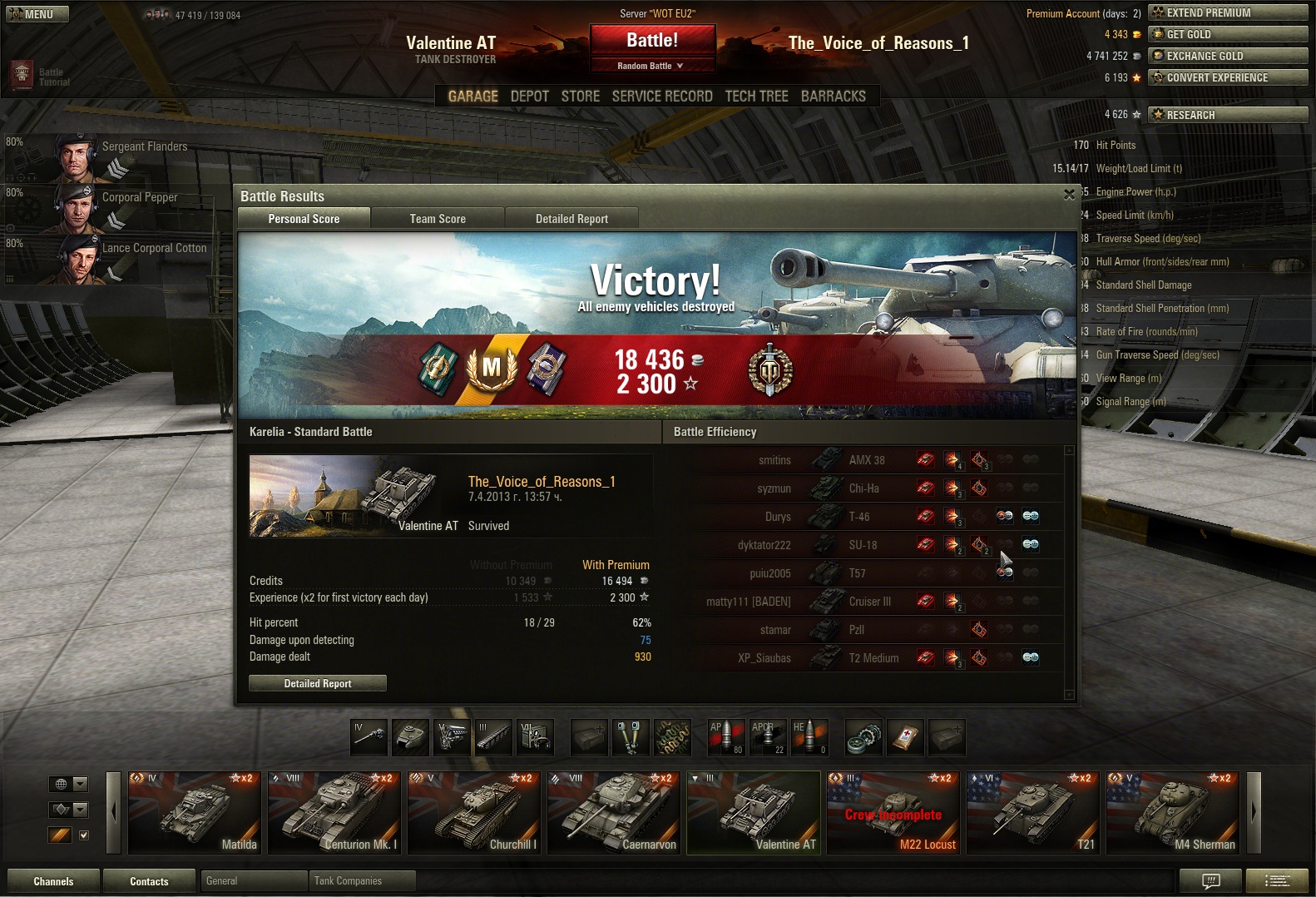This screenshot has height=897, width=1316.
Task: Switch to the BARRACKS screen
Action: click(x=833, y=97)
